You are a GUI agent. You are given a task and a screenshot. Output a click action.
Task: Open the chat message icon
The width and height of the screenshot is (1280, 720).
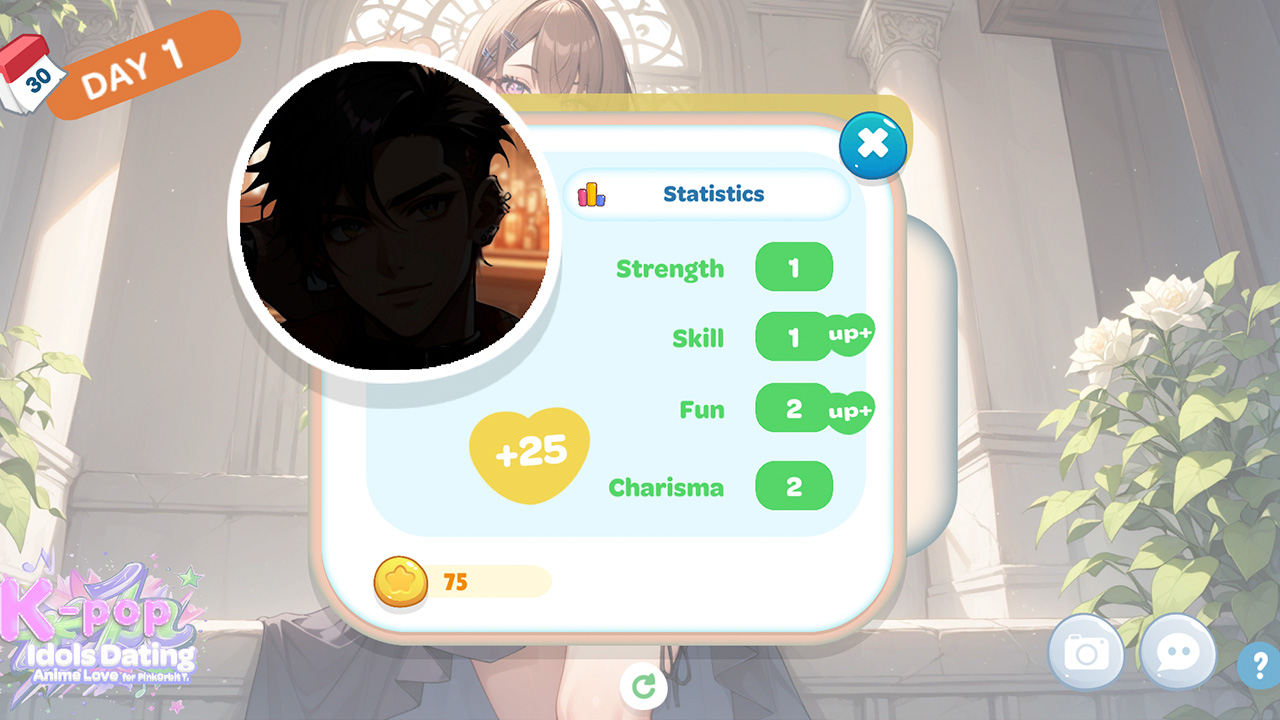coord(1177,652)
